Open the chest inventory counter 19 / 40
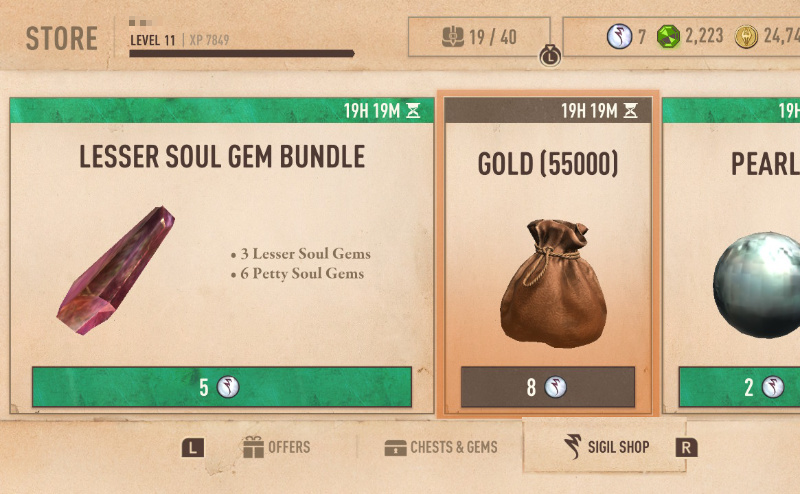 480,37
